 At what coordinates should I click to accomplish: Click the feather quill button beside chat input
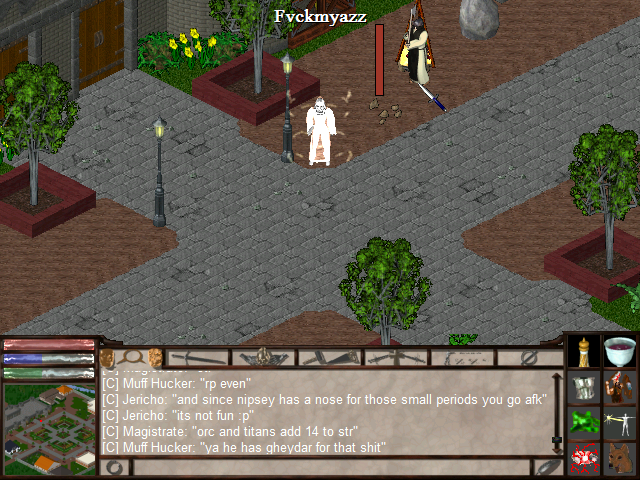[546, 467]
